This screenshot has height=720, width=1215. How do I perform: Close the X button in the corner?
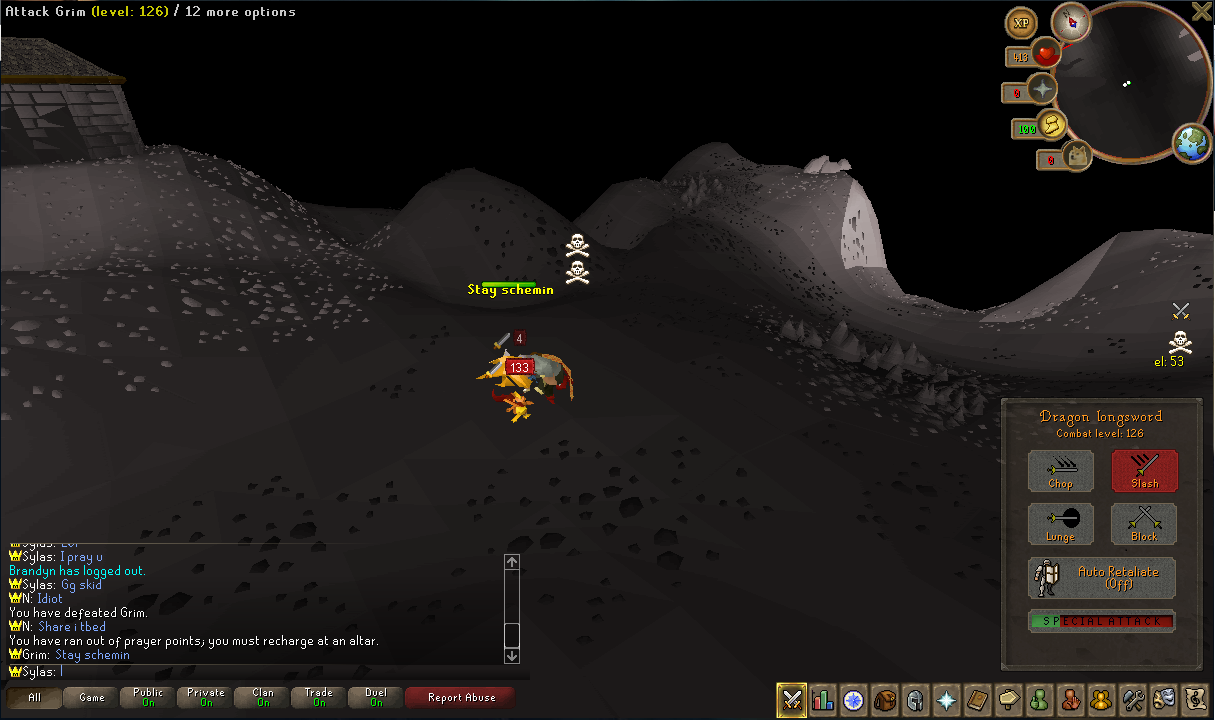pos(1202,11)
